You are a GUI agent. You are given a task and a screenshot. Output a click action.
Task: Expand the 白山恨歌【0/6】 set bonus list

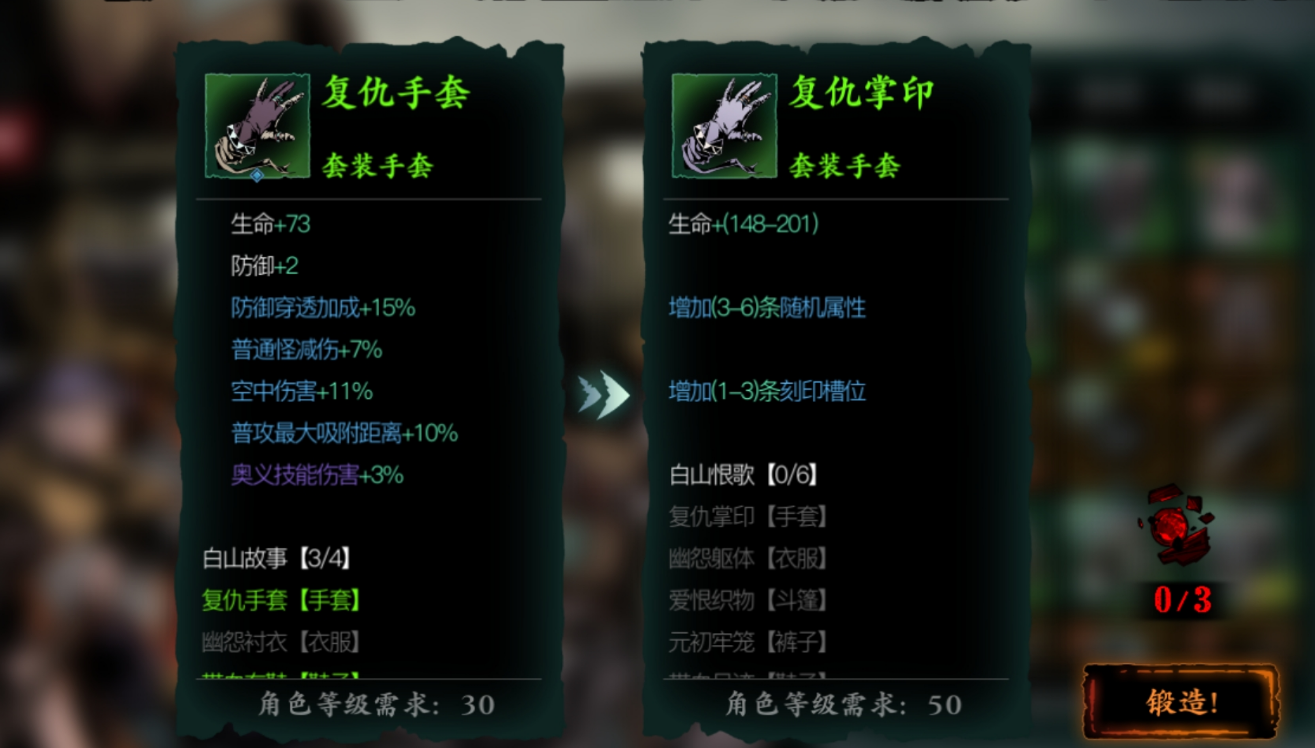[x=745, y=476]
